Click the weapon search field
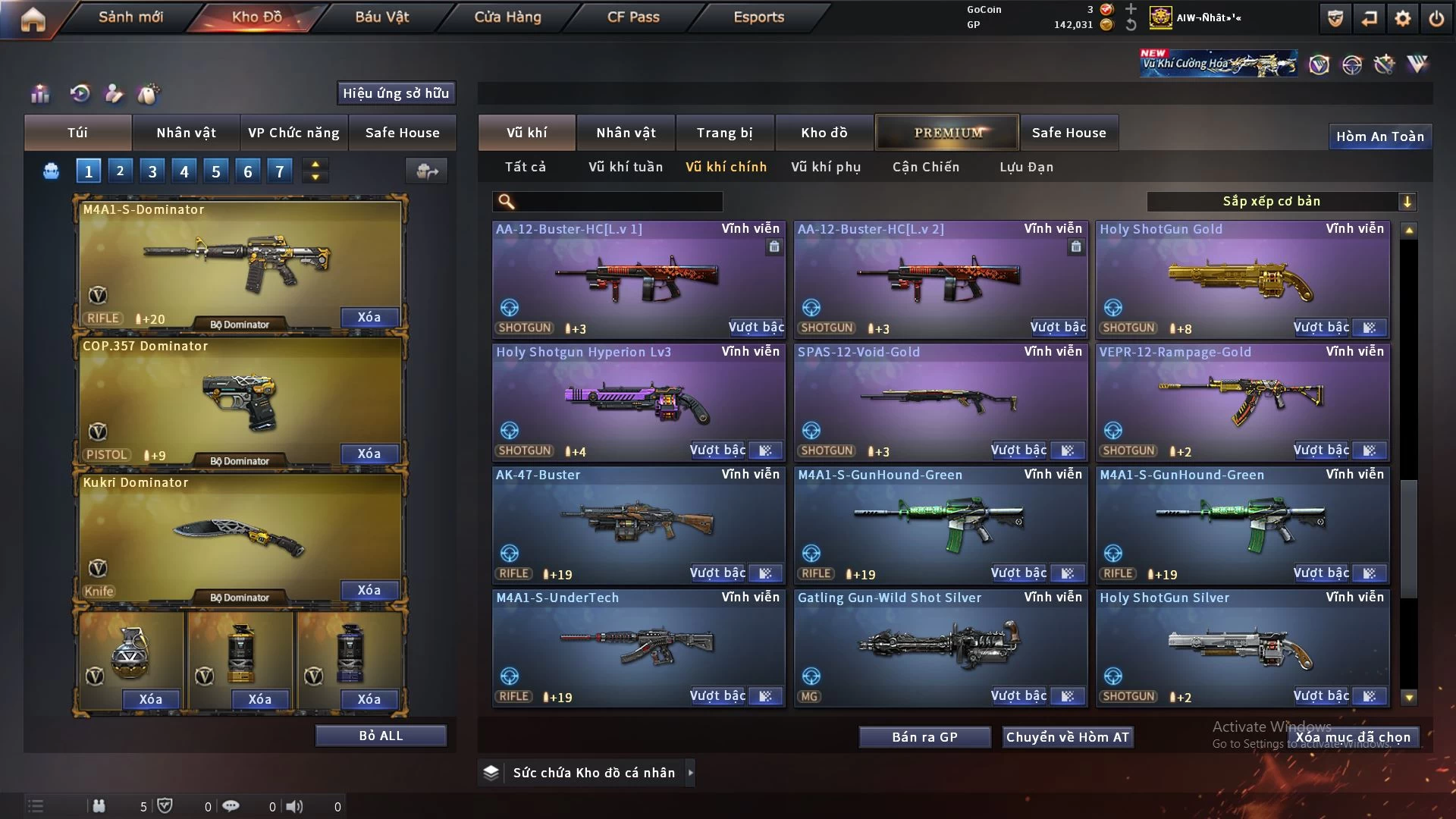The width and height of the screenshot is (1456, 819). click(x=618, y=202)
